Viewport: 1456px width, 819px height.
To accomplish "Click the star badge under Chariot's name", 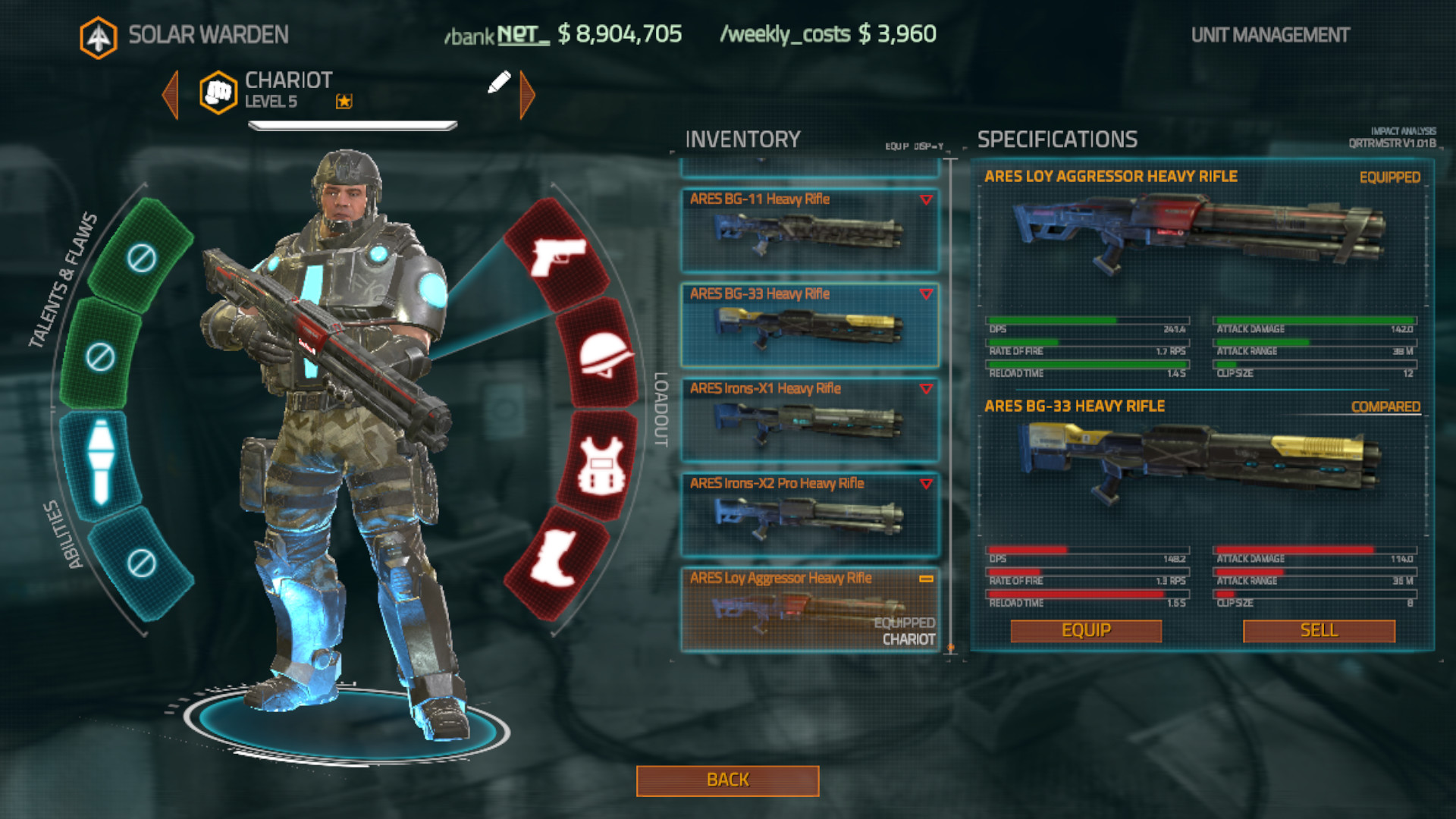I will pyautogui.click(x=345, y=102).
